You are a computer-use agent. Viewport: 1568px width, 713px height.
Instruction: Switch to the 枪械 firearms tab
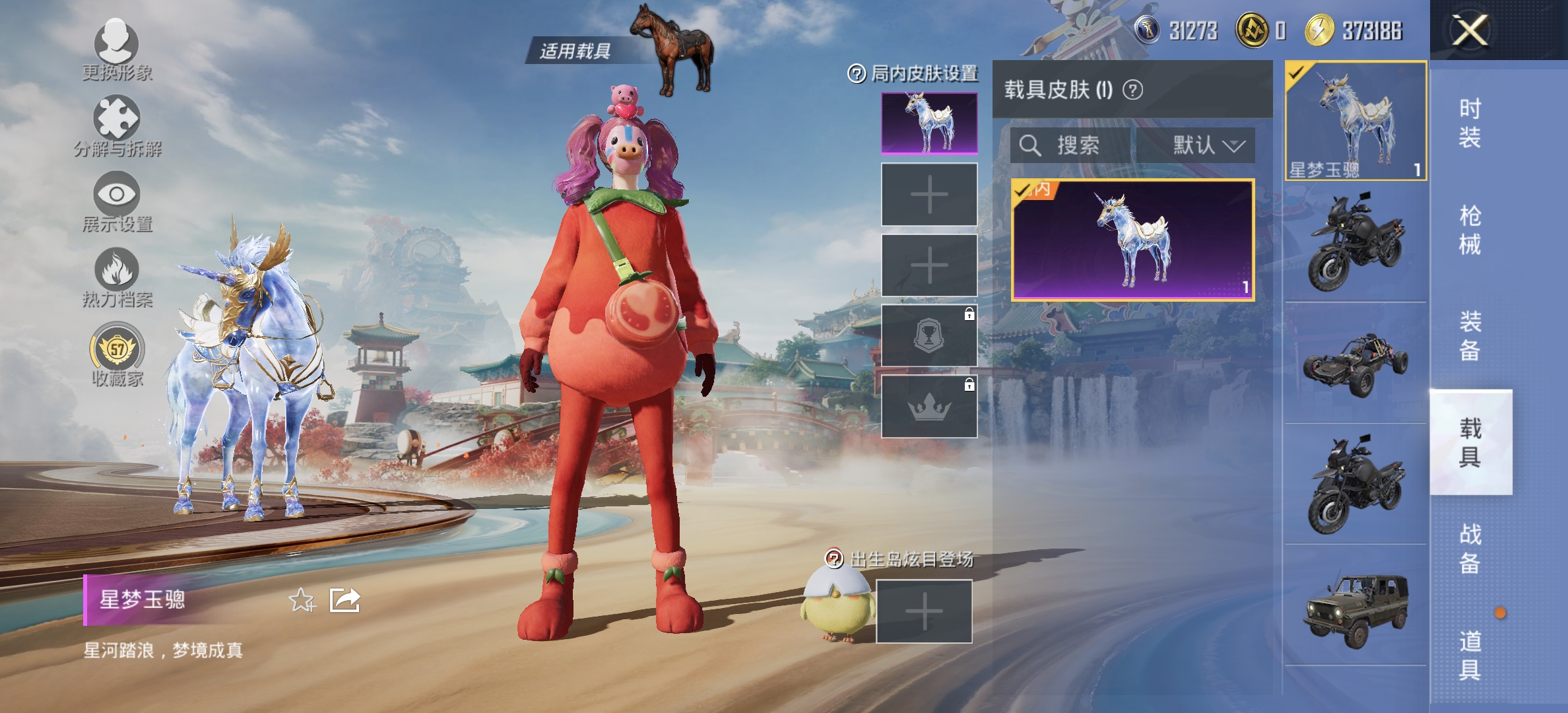pos(1470,230)
